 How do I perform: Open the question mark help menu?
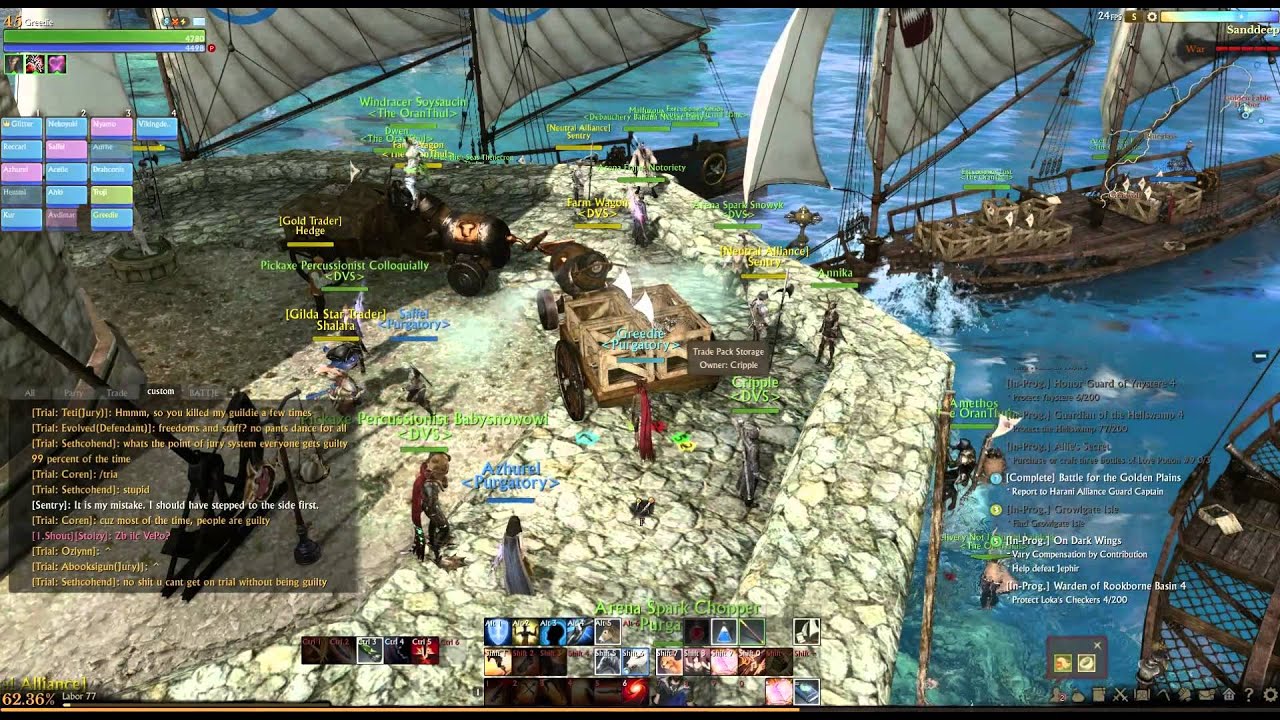point(1249,694)
